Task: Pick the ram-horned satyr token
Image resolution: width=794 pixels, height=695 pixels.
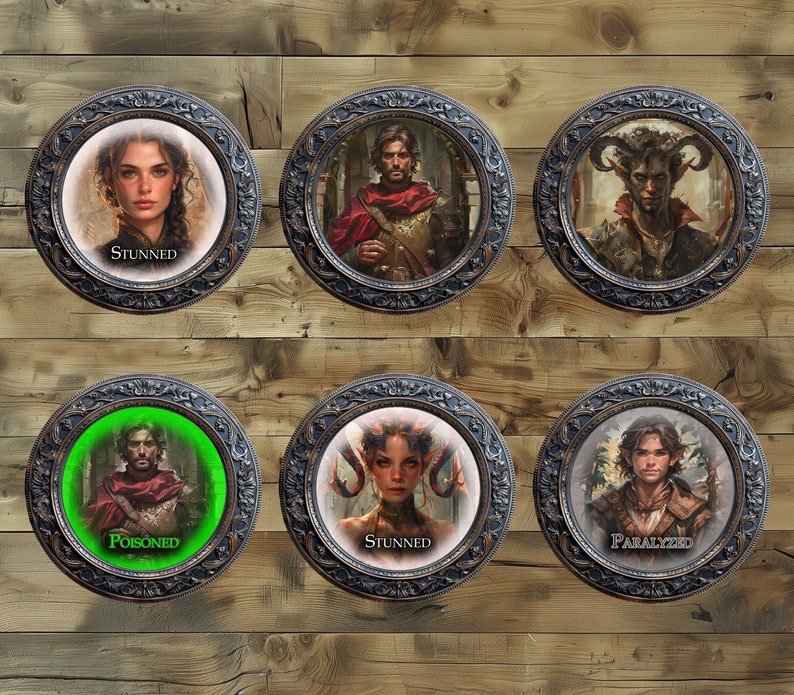Action: click(651, 198)
